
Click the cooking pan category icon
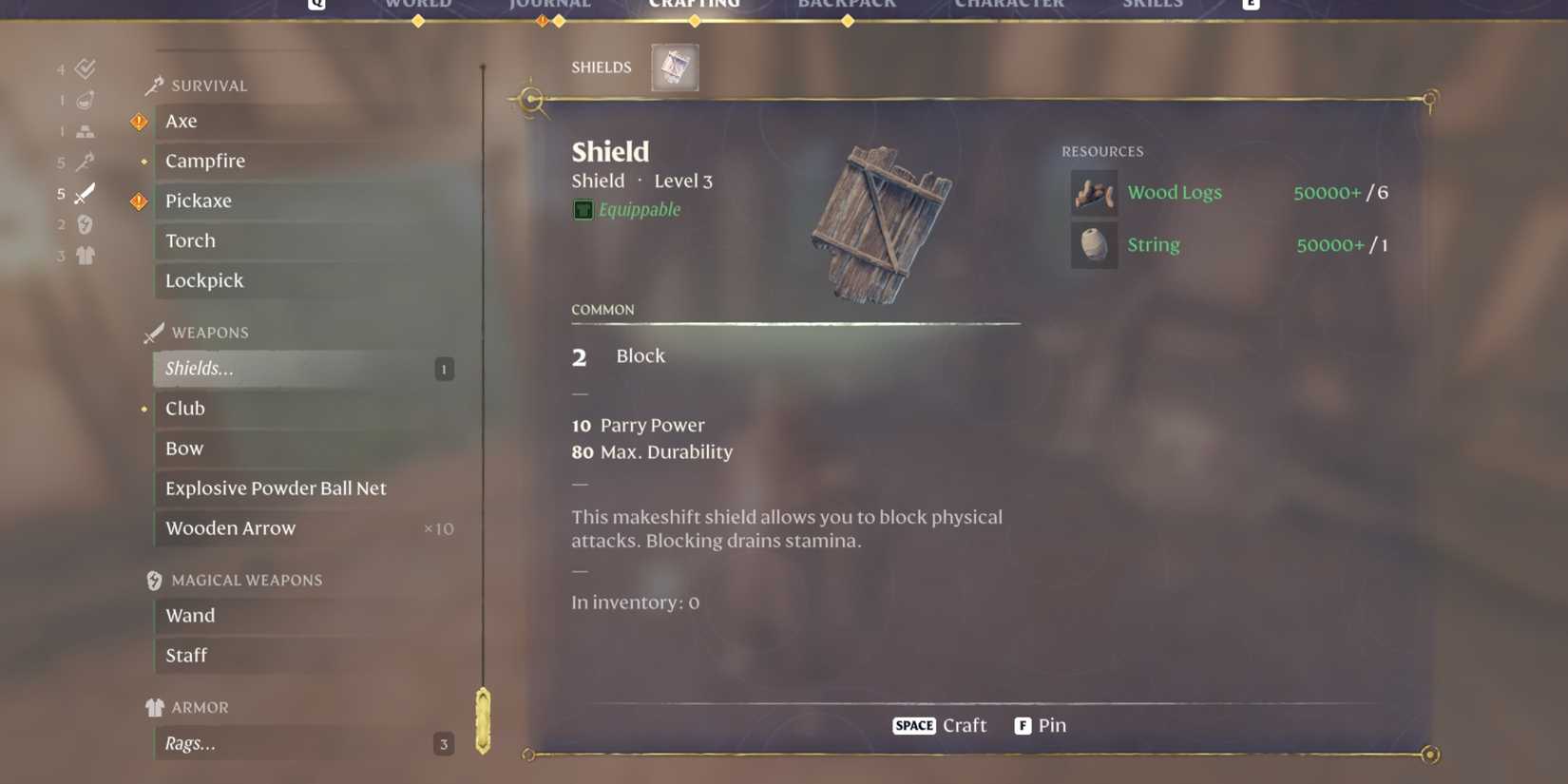coord(84,99)
